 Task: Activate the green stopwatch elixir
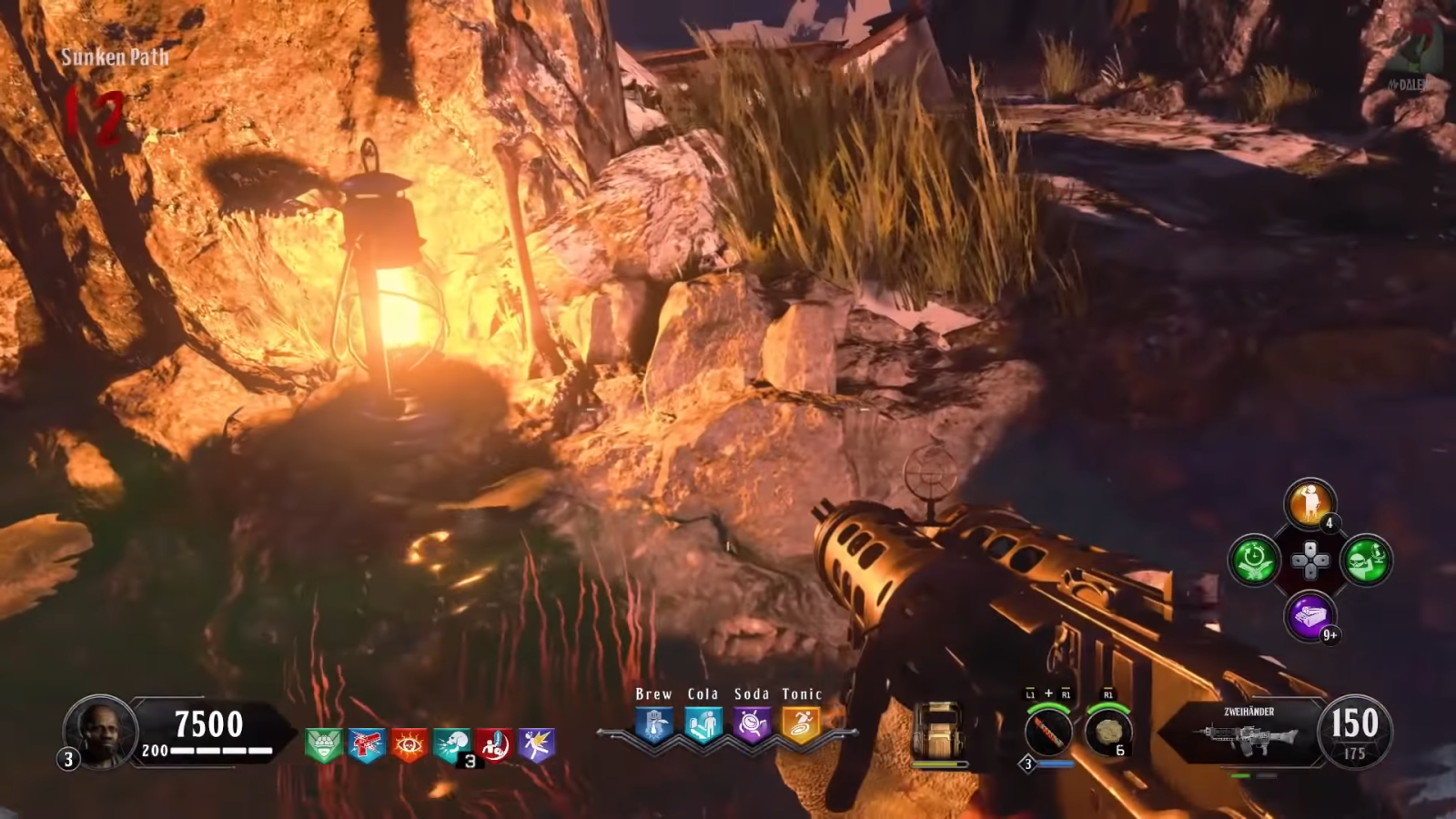pyautogui.click(x=1254, y=560)
